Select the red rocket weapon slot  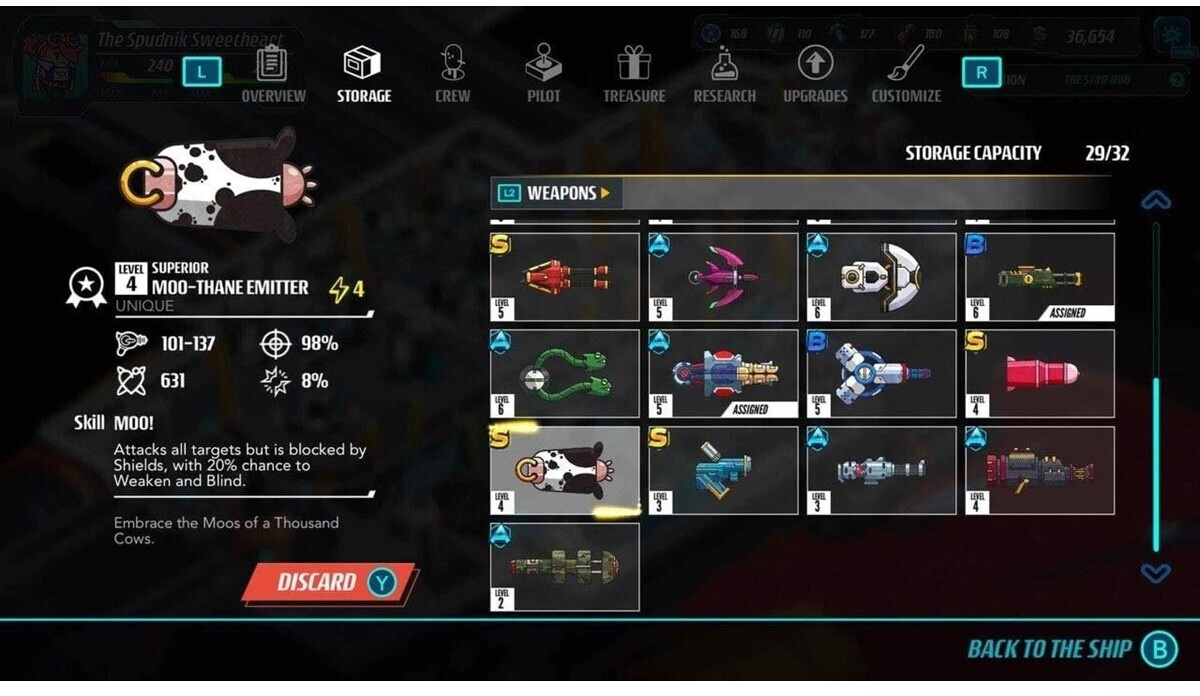click(x=1040, y=374)
